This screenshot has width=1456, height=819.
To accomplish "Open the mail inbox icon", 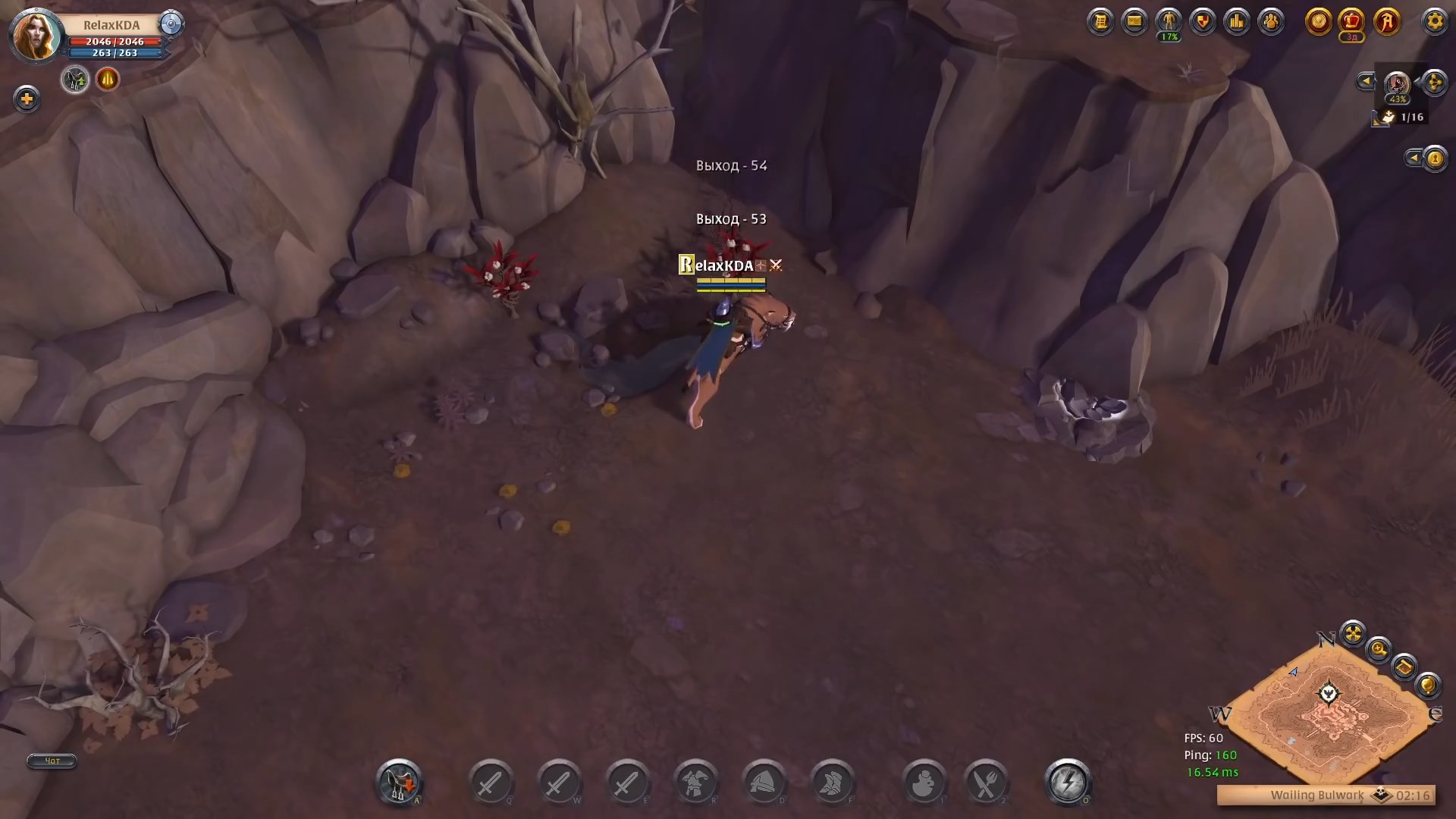I will (1134, 22).
